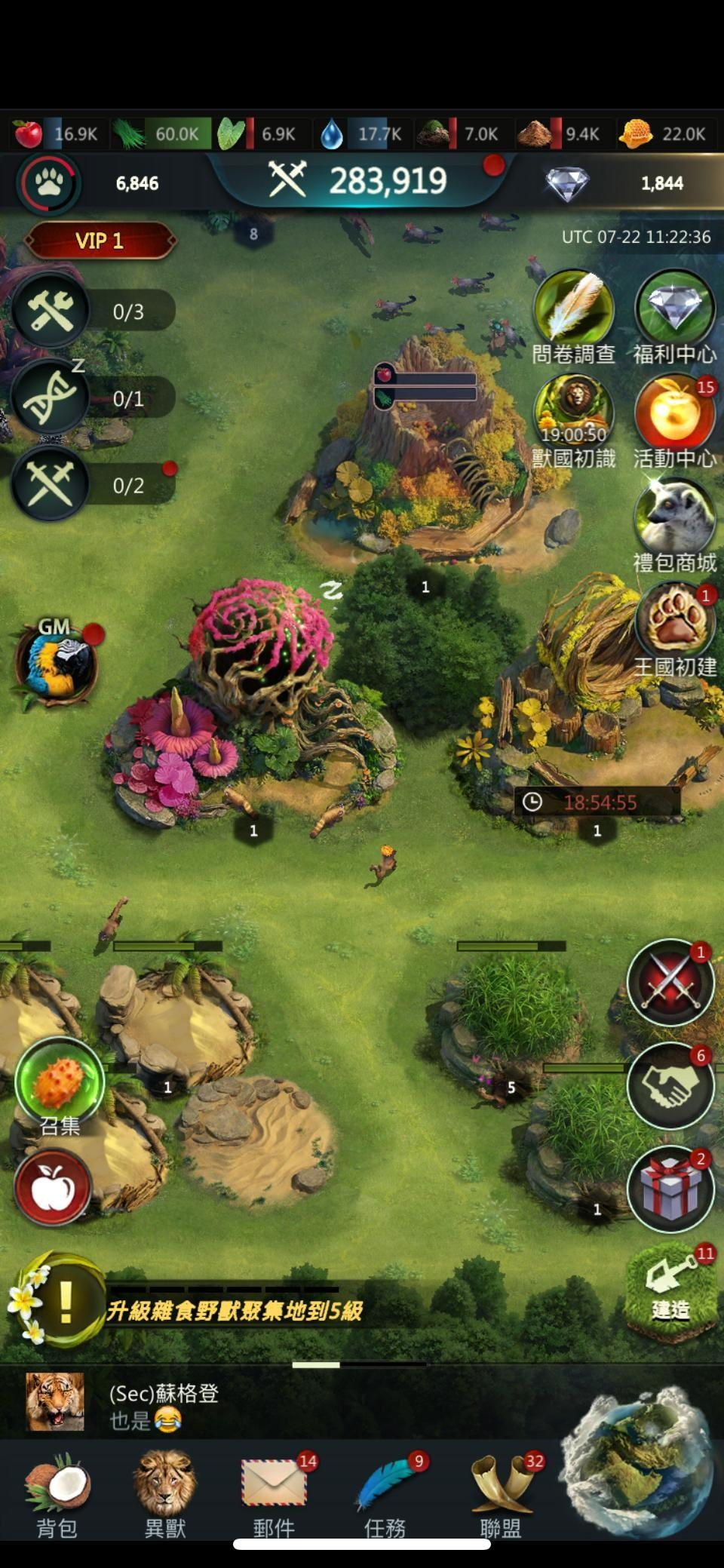The image size is (724, 1568).
Task: Open the red gift box rewards
Action: (670, 1189)
